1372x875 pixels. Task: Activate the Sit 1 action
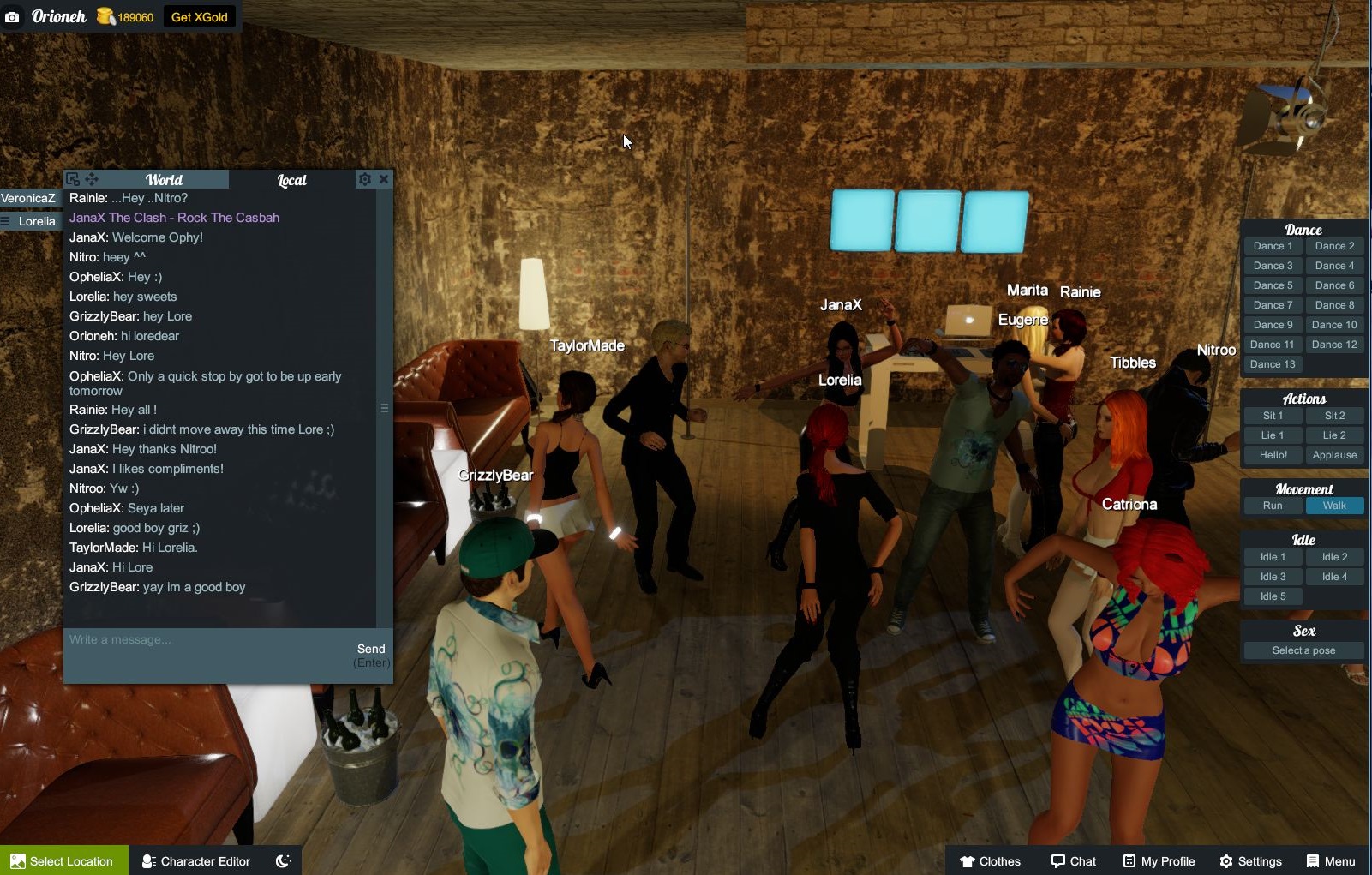click(1272, 415)
